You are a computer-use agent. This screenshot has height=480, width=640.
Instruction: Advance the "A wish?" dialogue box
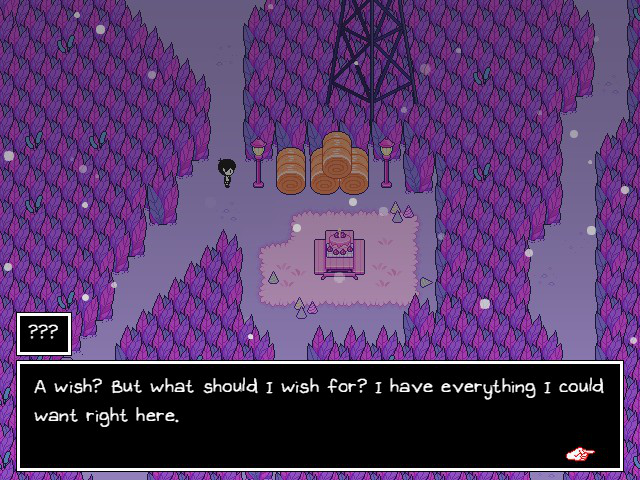[320, 415]
